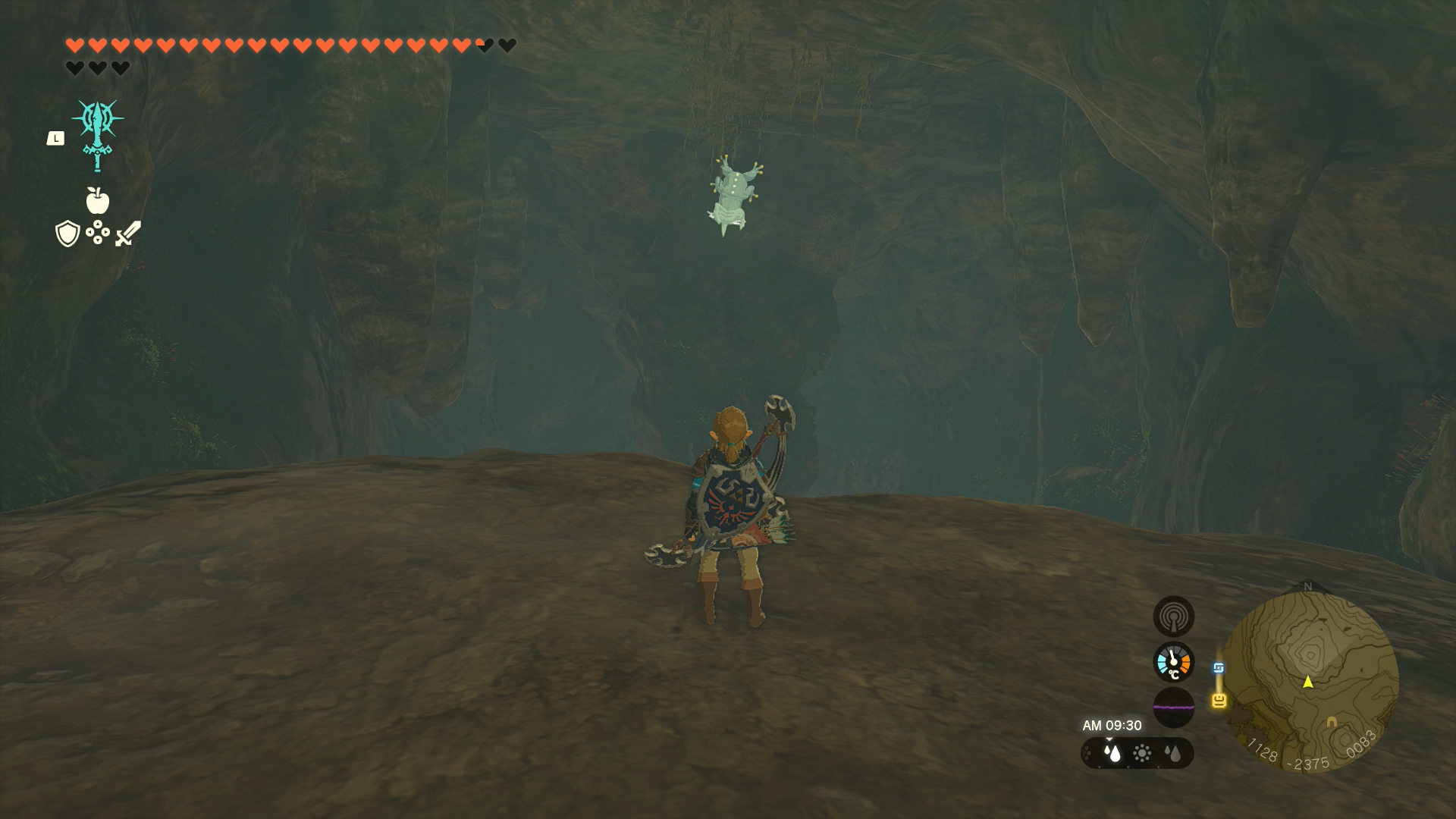Open the sword weapon quick-select icon

[x=129, y=233]
